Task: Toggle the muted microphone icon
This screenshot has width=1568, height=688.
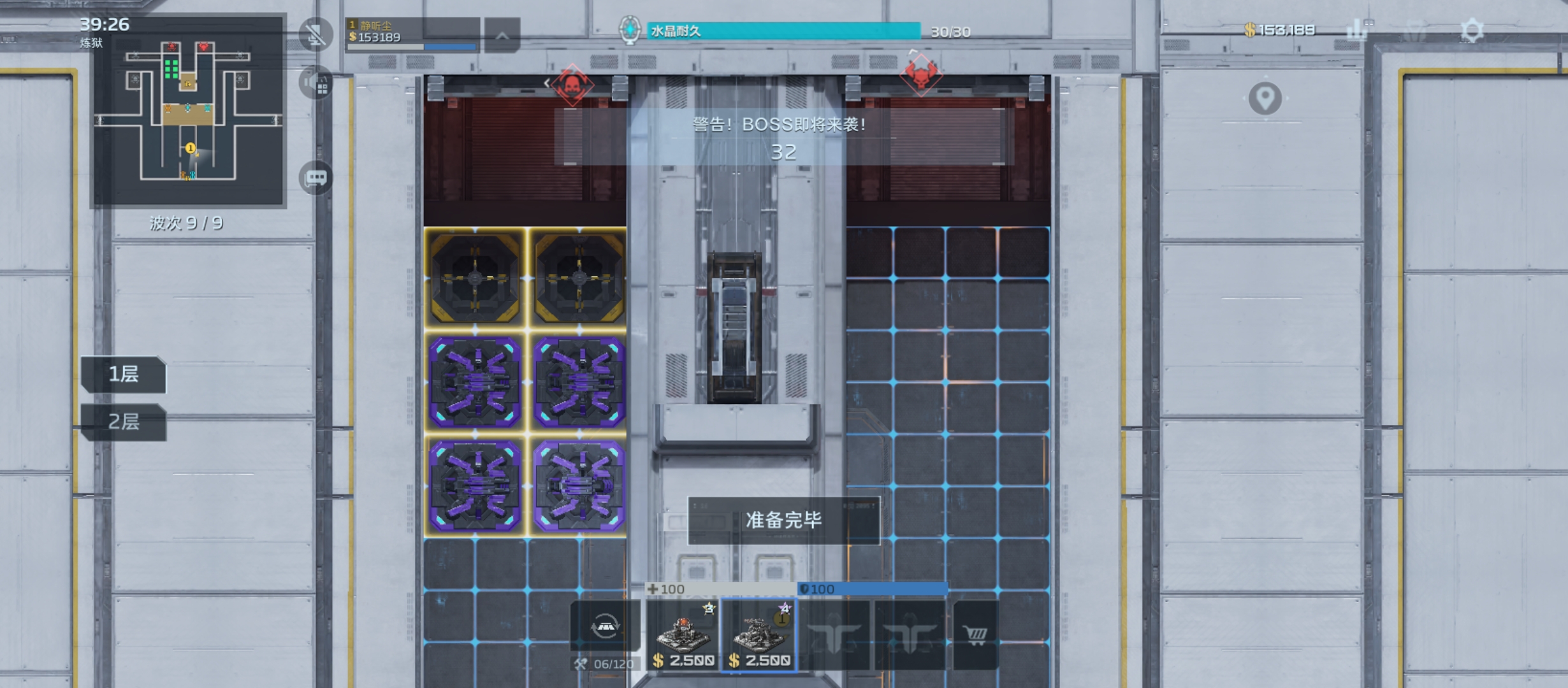Action: tap(316, 34)
